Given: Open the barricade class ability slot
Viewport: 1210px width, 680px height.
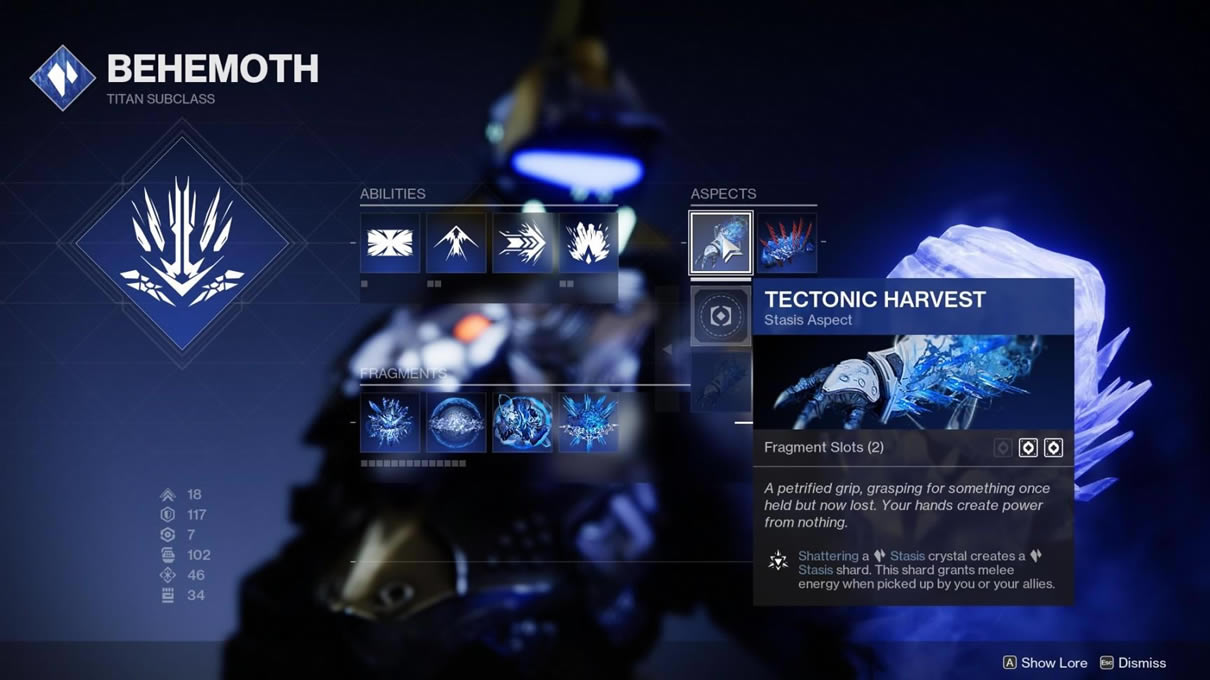Looking at the screenshot, I should [390, 243].
